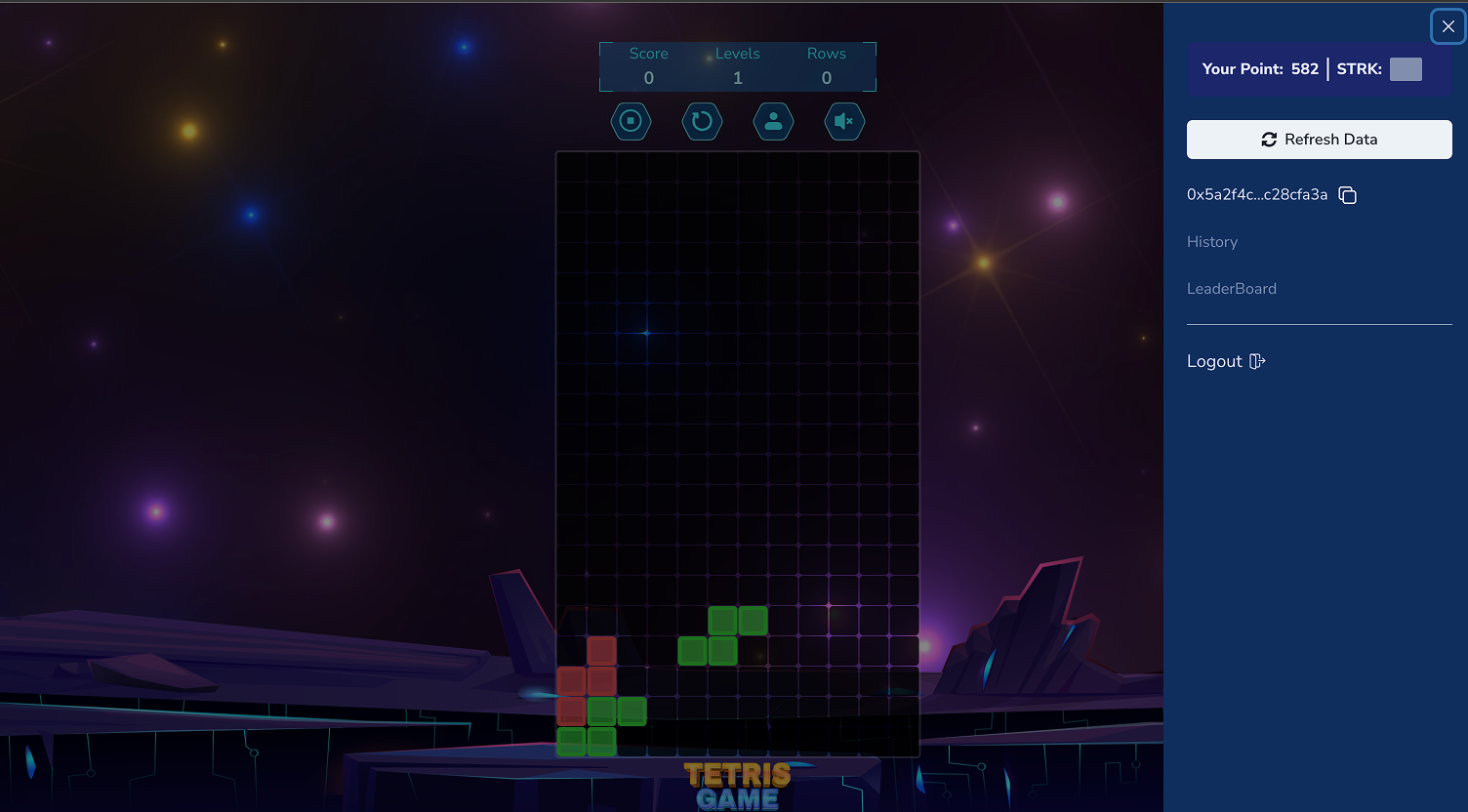Click Logout in the sidebar
This screenshot has width=1468, height=812.
click(1215, 361)
